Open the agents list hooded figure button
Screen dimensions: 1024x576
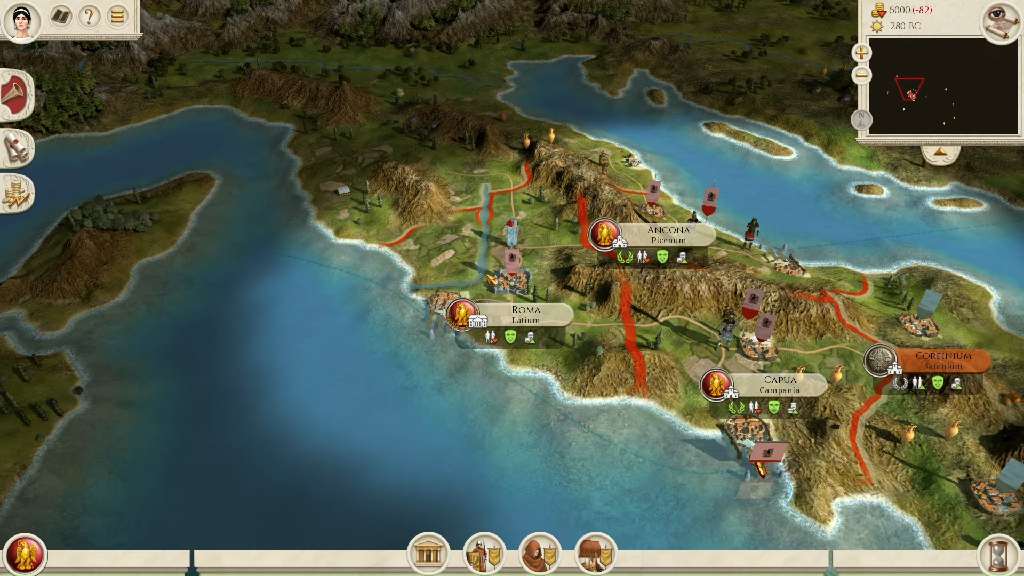540,553
